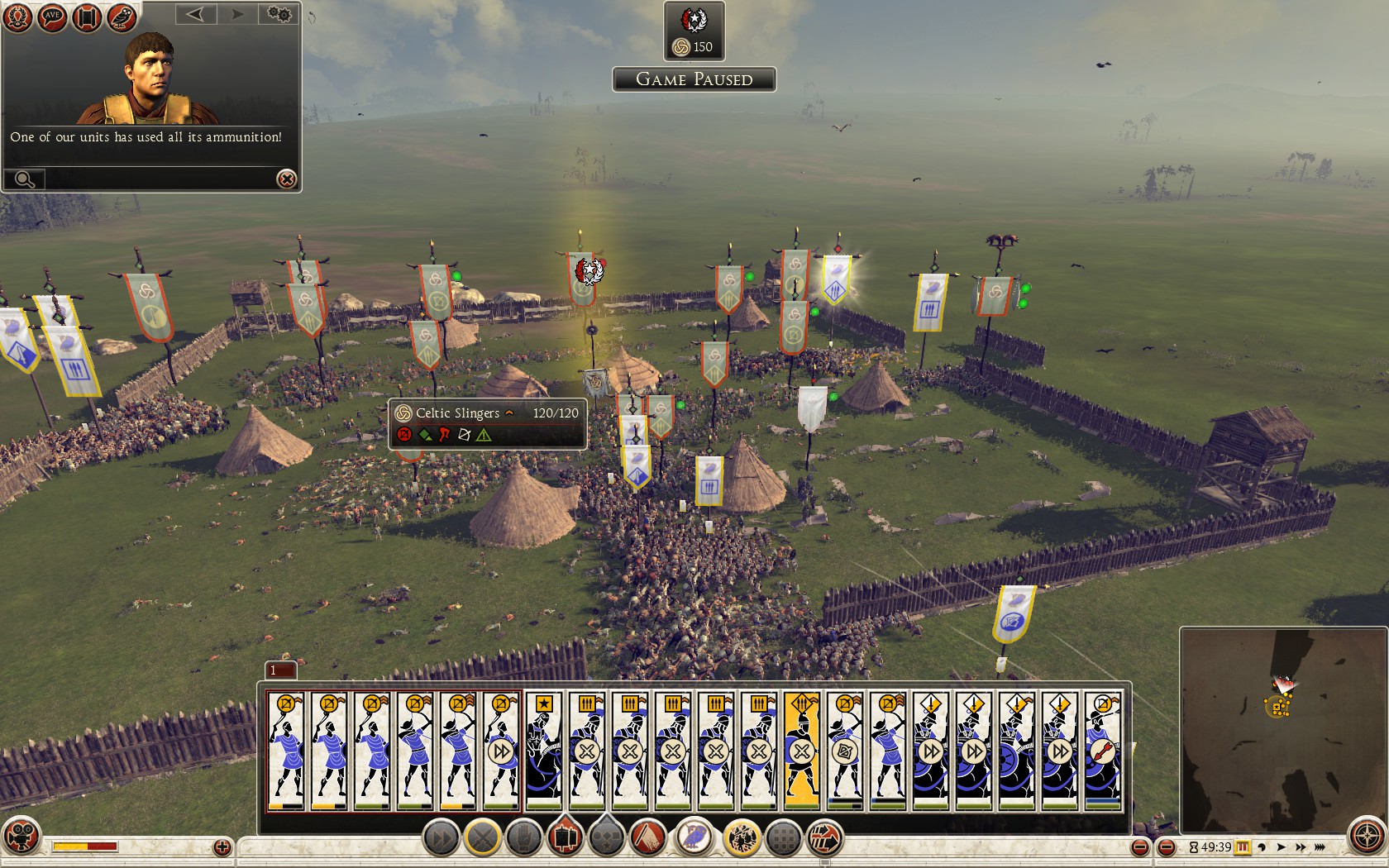
Task: Set game speed to fastest forward
Action: pyautogui.click(x=1320, y=847)
